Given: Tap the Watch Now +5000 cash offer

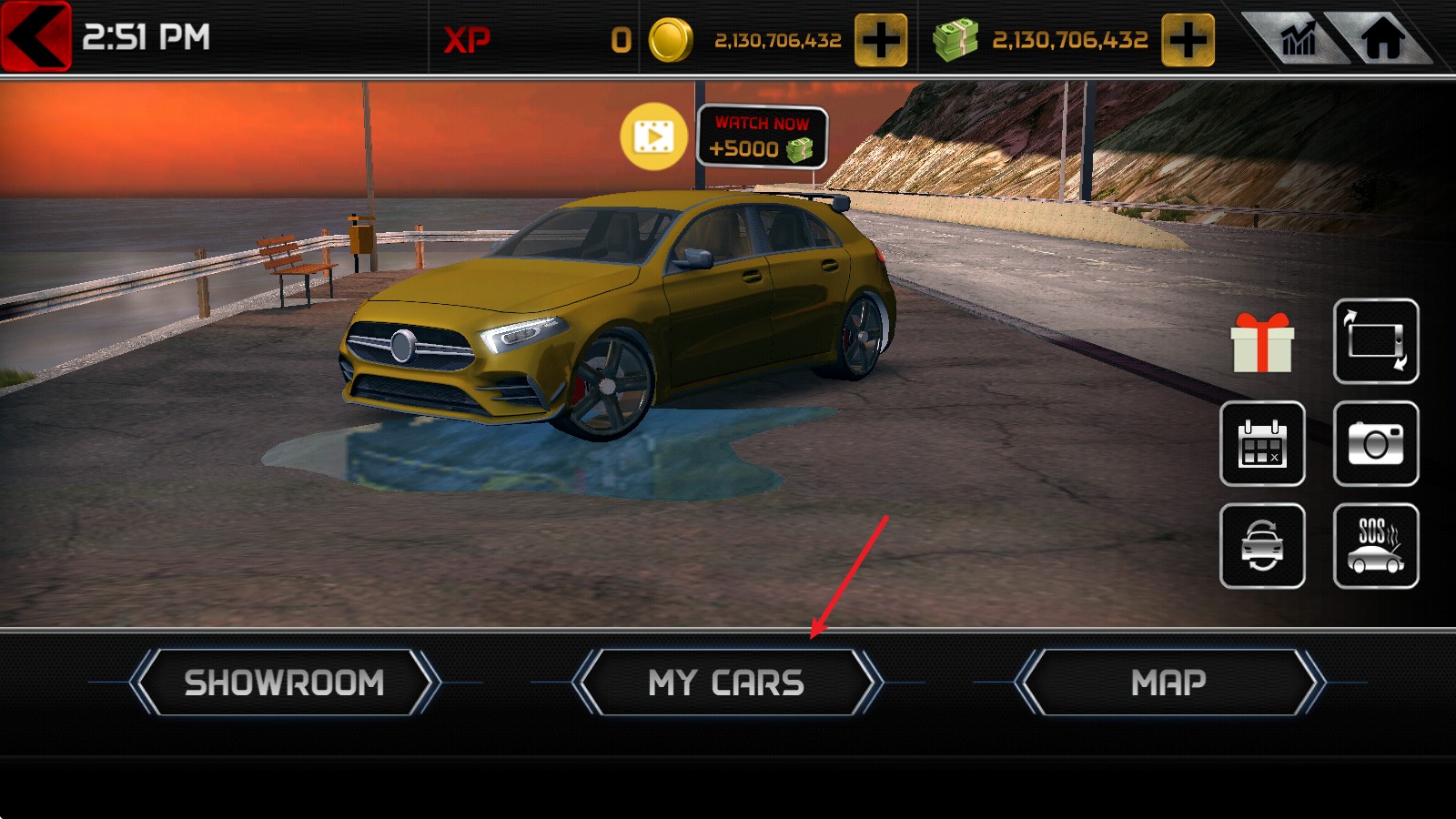Looking at the screenshot, I should 762,137.
